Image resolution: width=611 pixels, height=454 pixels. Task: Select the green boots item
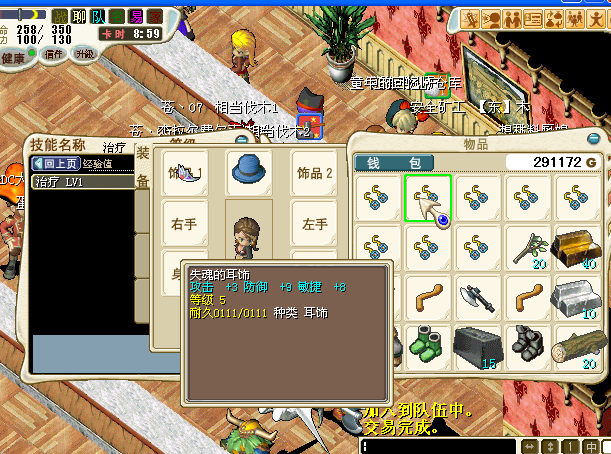[x=428, y=342]
